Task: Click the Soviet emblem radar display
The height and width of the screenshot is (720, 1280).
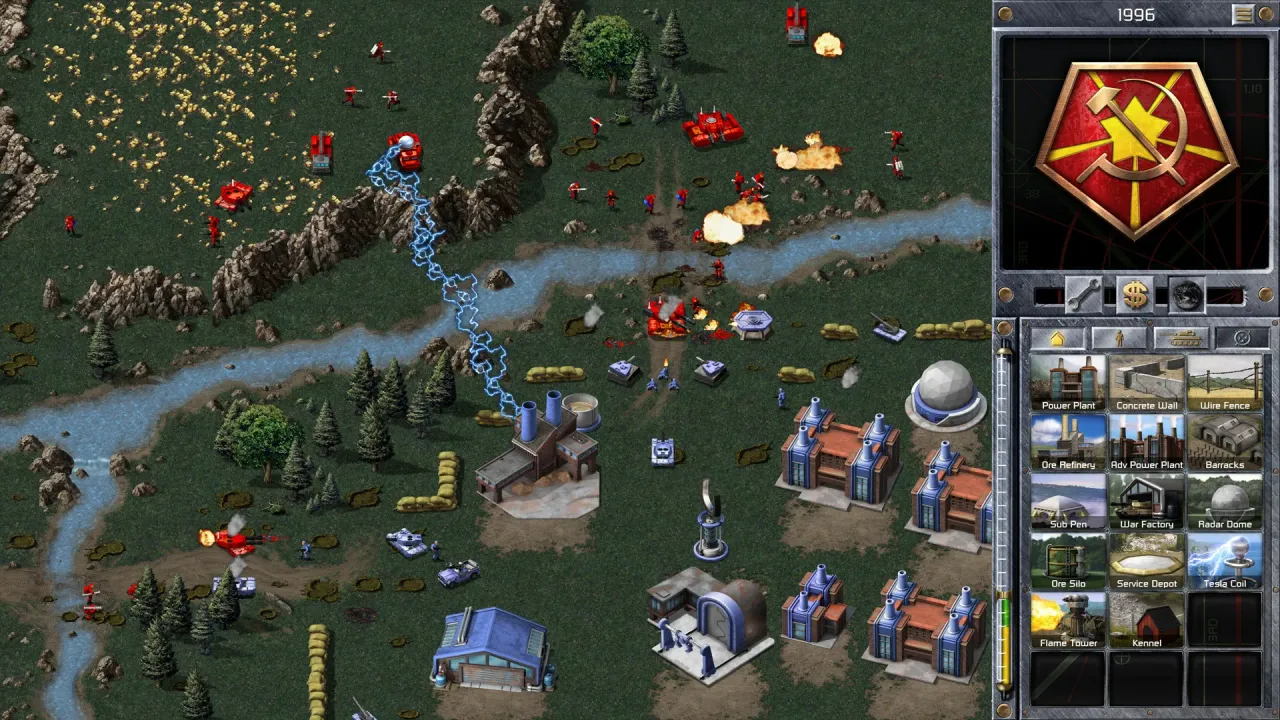Action: click(x=1135, y=150)
